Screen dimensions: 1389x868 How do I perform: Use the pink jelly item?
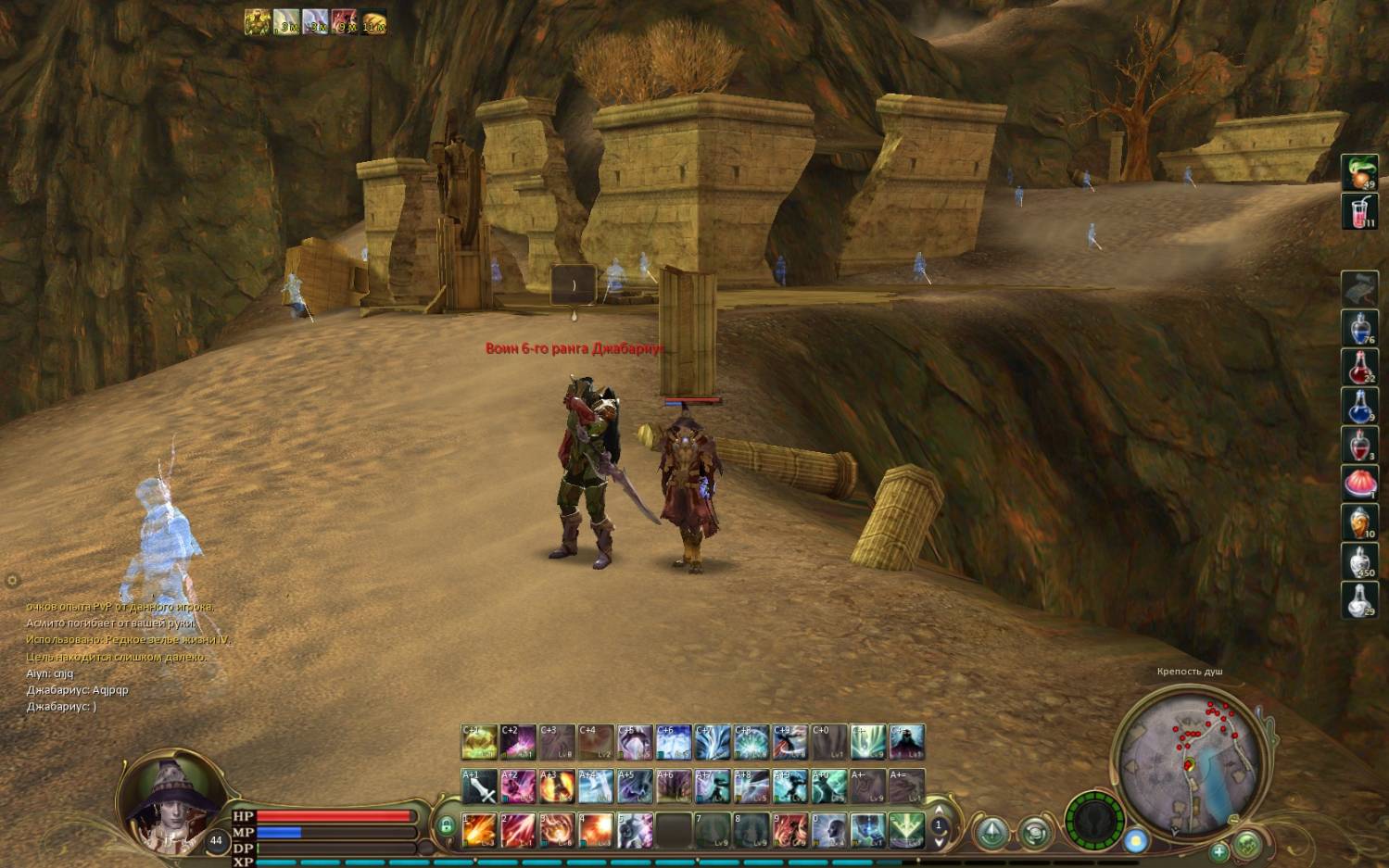pos(1359,483)
